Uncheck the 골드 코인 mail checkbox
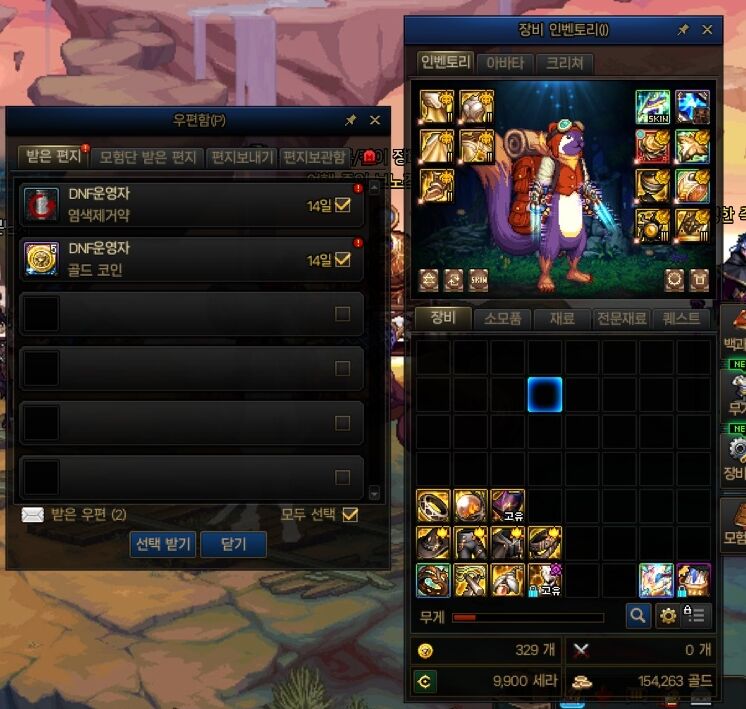The image size is (746, 709). pos(343,260)
